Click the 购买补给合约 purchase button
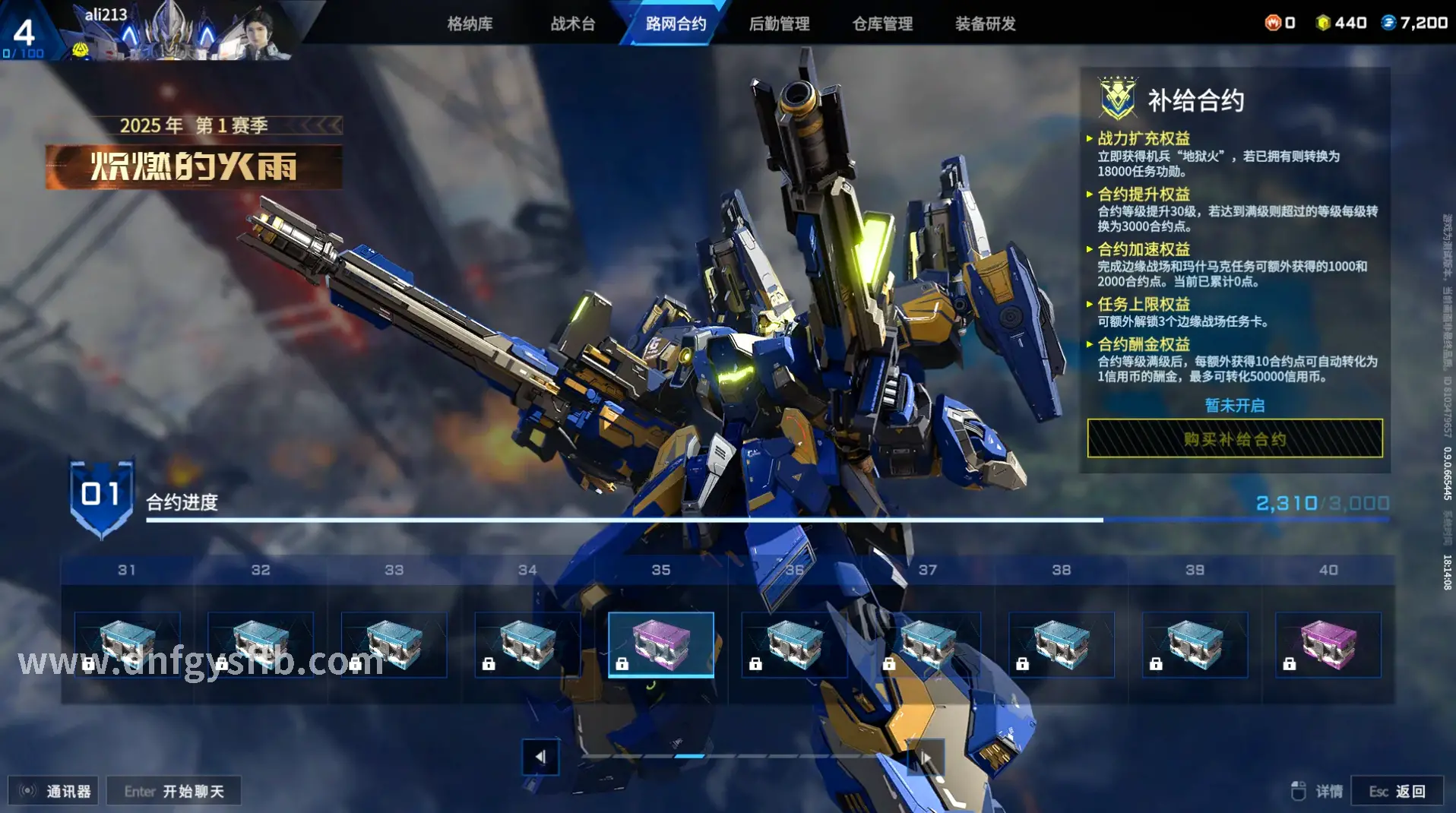 pyautogui.click(x=1235, y=438)
